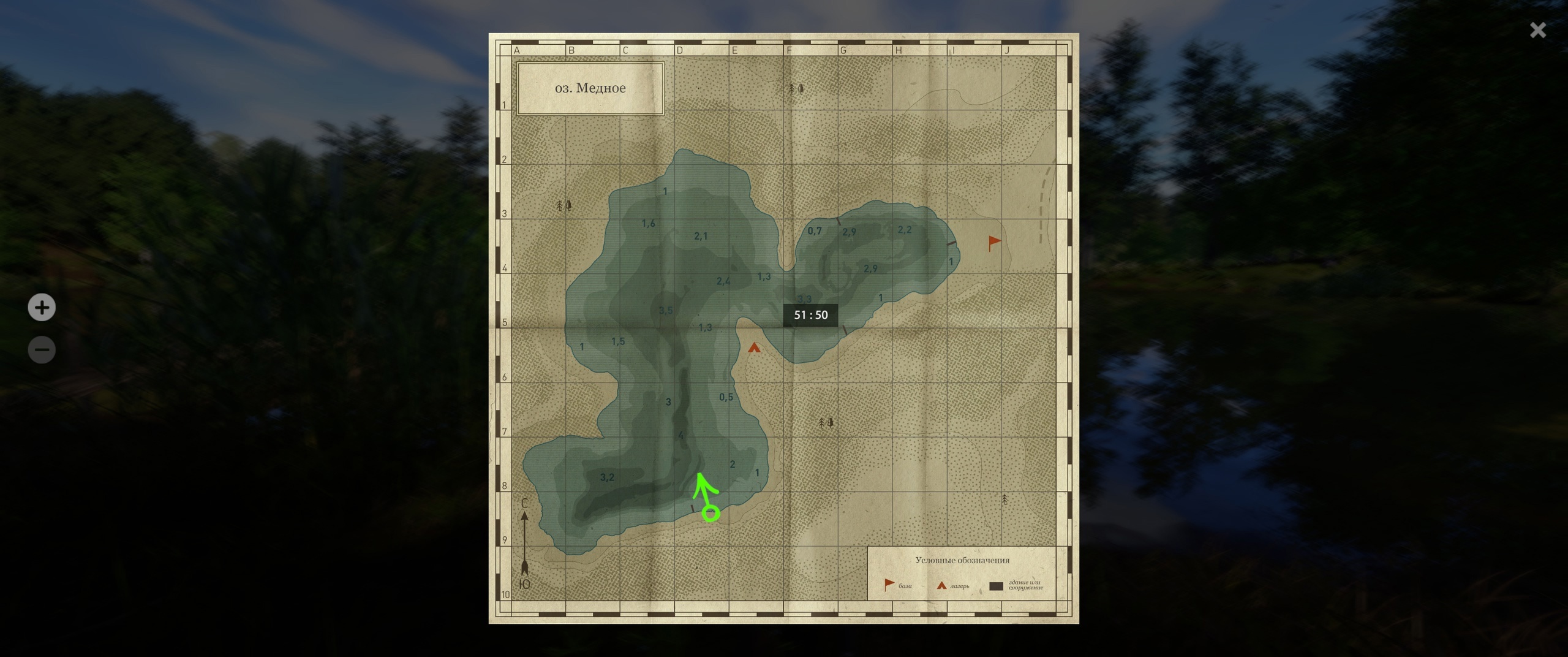Zoom in the map with plus button
The image size is (1568, 657).
point(42,307)
